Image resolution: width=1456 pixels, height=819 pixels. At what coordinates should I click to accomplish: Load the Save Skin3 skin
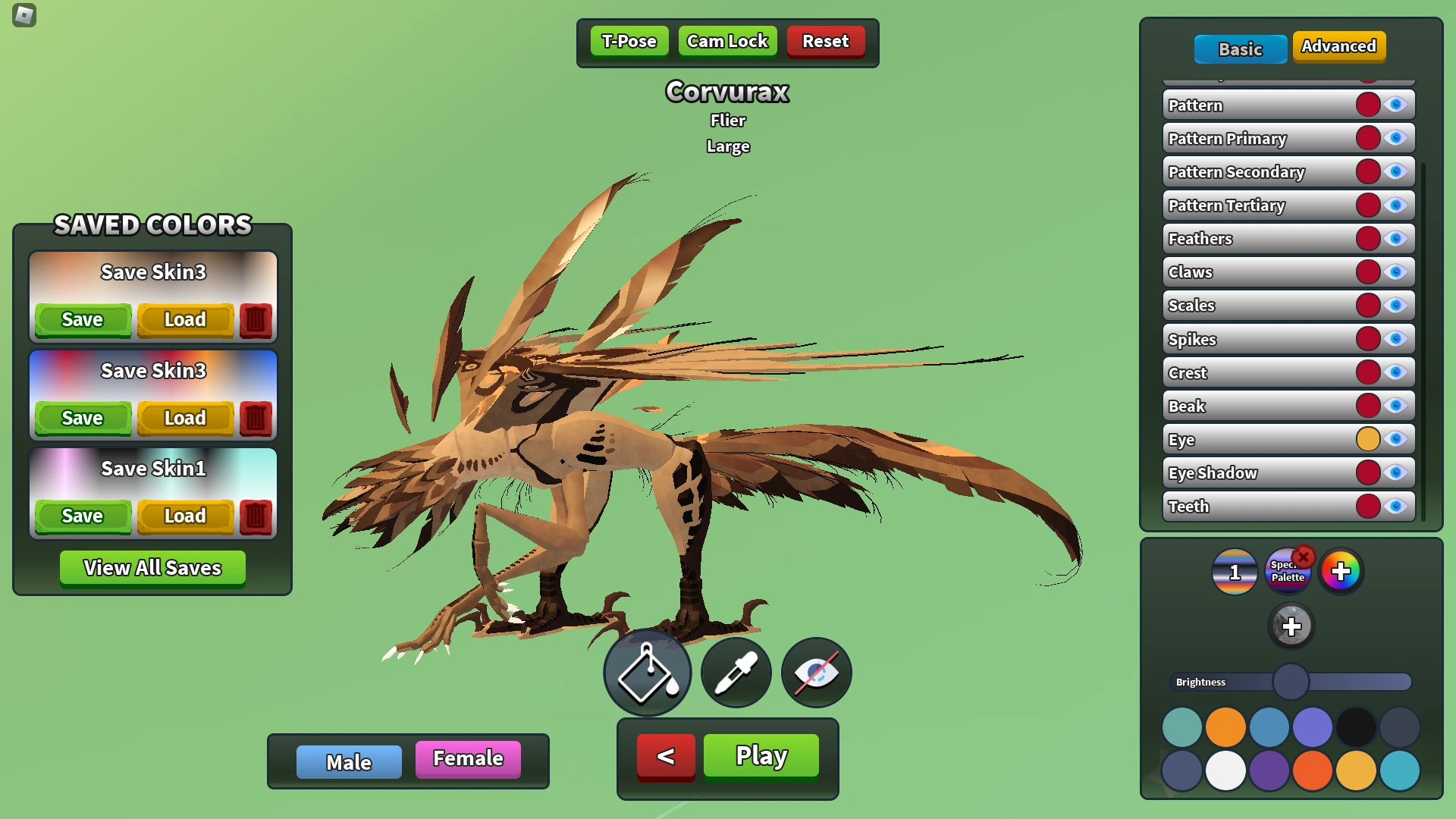[x=185, y=319]
